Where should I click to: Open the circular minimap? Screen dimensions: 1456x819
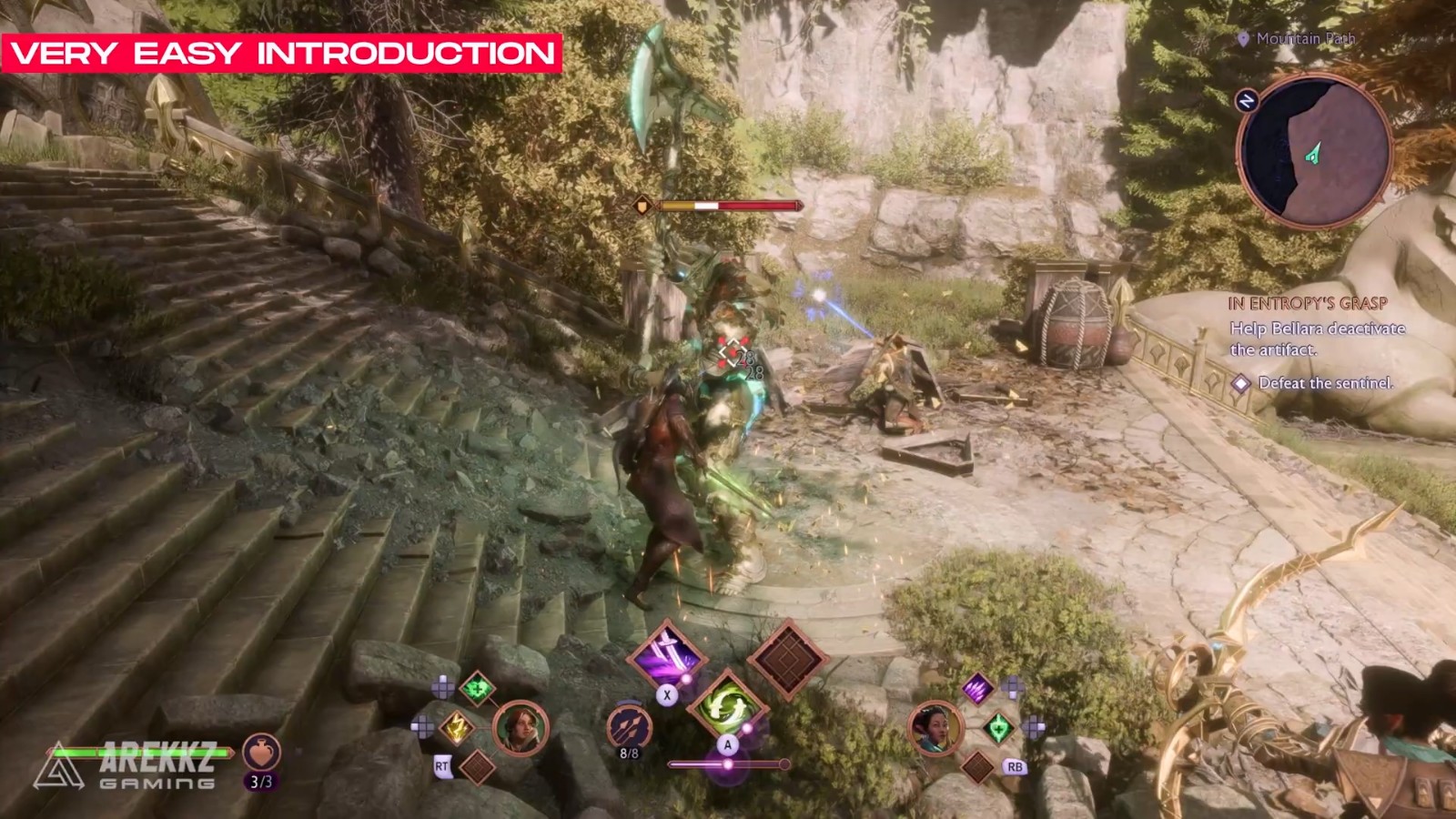[x=1314, y=151]
